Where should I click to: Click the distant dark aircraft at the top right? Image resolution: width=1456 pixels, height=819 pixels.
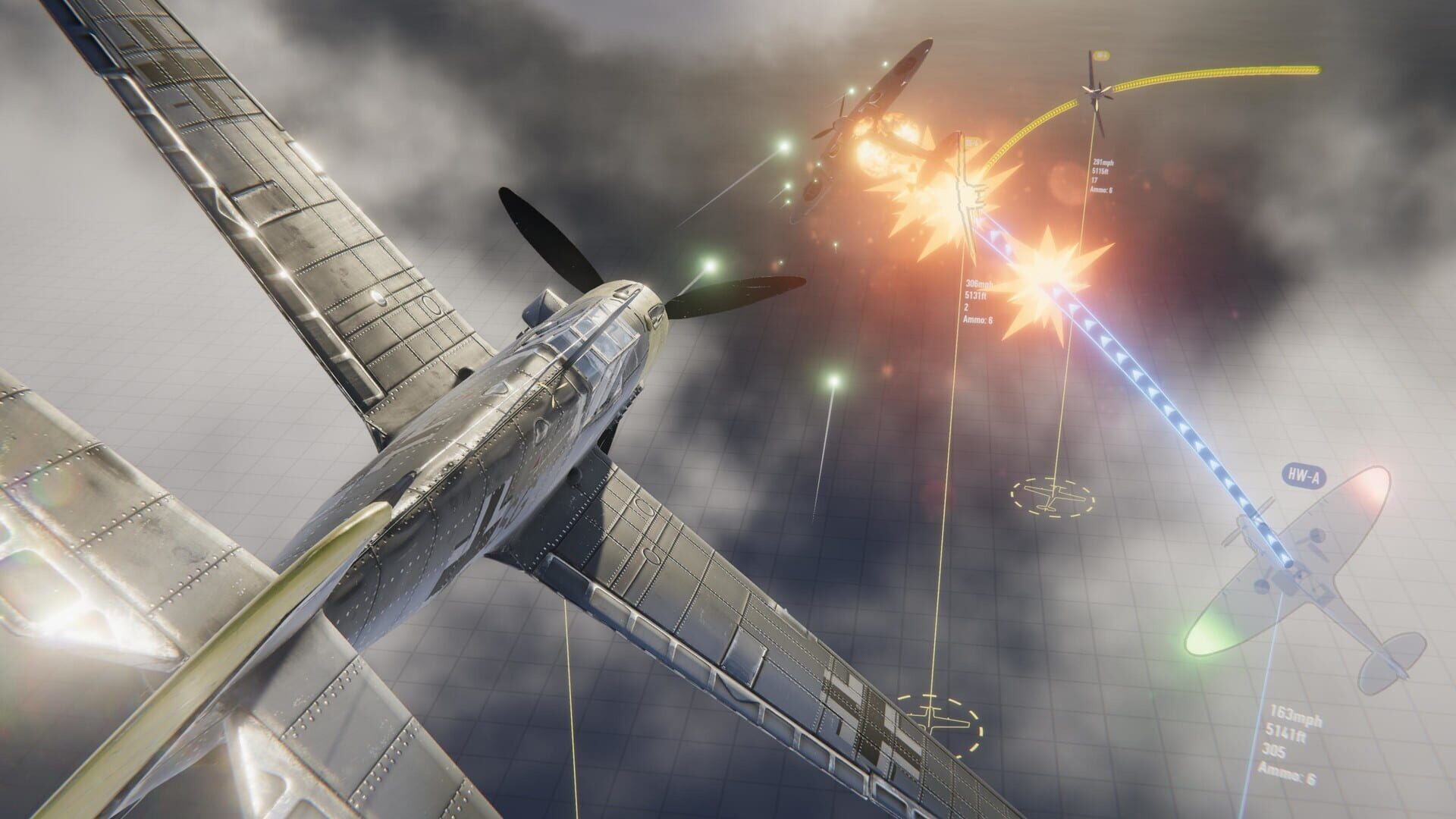(1094, 93)
